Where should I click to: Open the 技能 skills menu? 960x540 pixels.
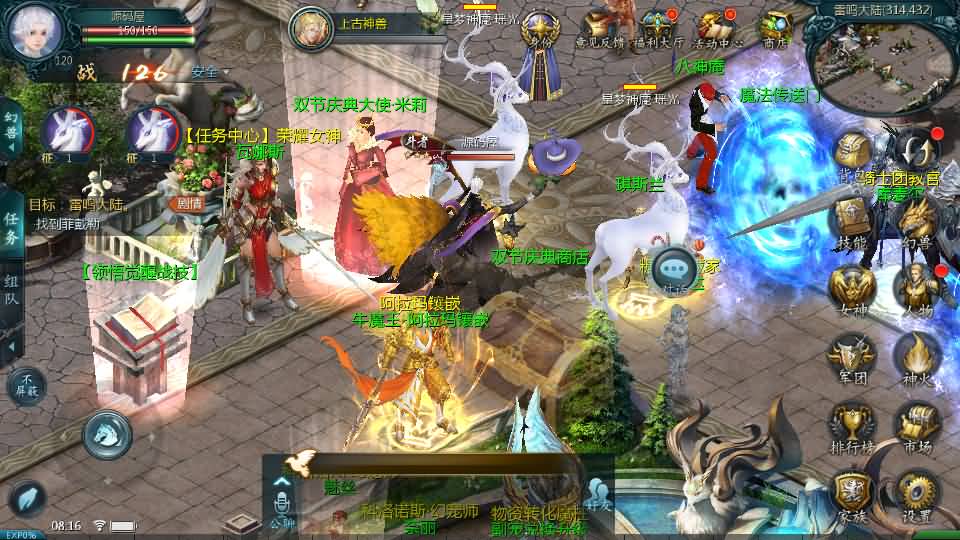coord(852,222)
